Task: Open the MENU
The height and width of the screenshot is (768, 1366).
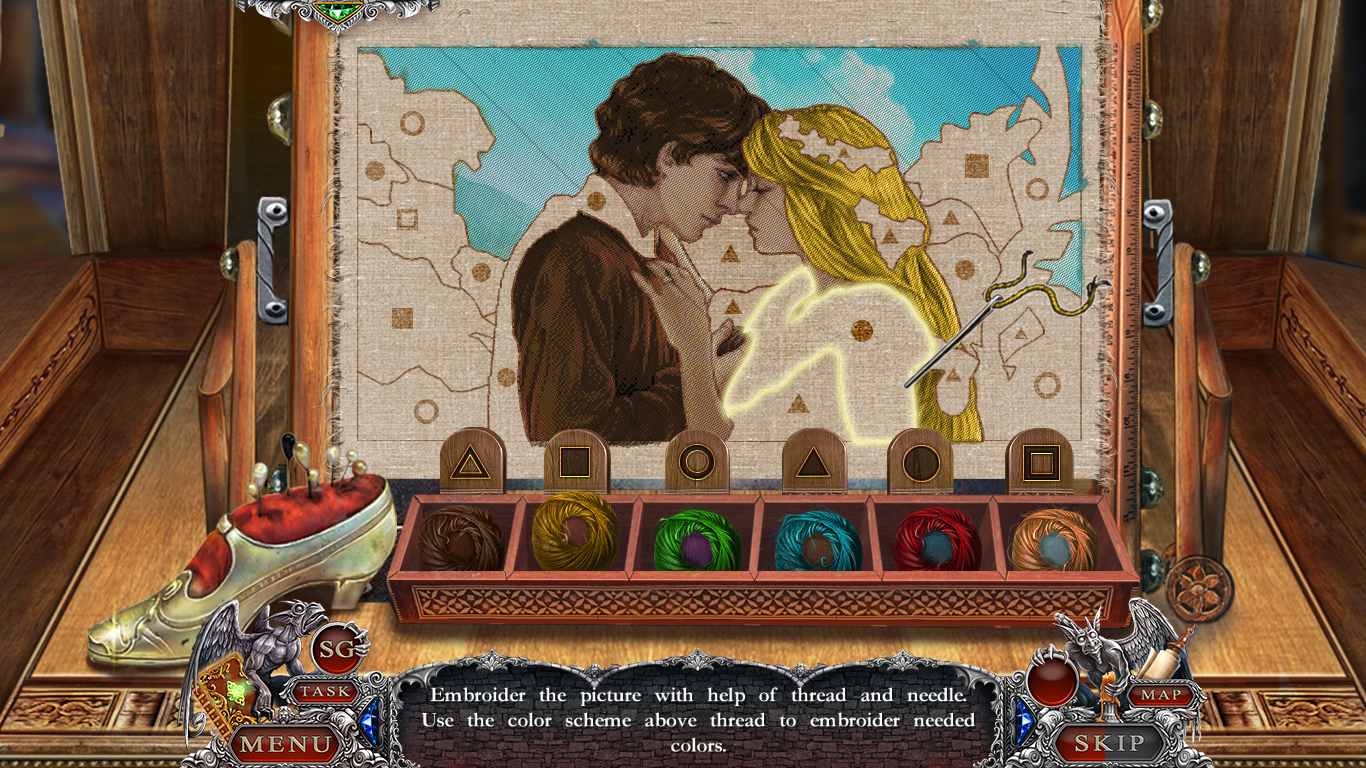Action: (283, 744)
